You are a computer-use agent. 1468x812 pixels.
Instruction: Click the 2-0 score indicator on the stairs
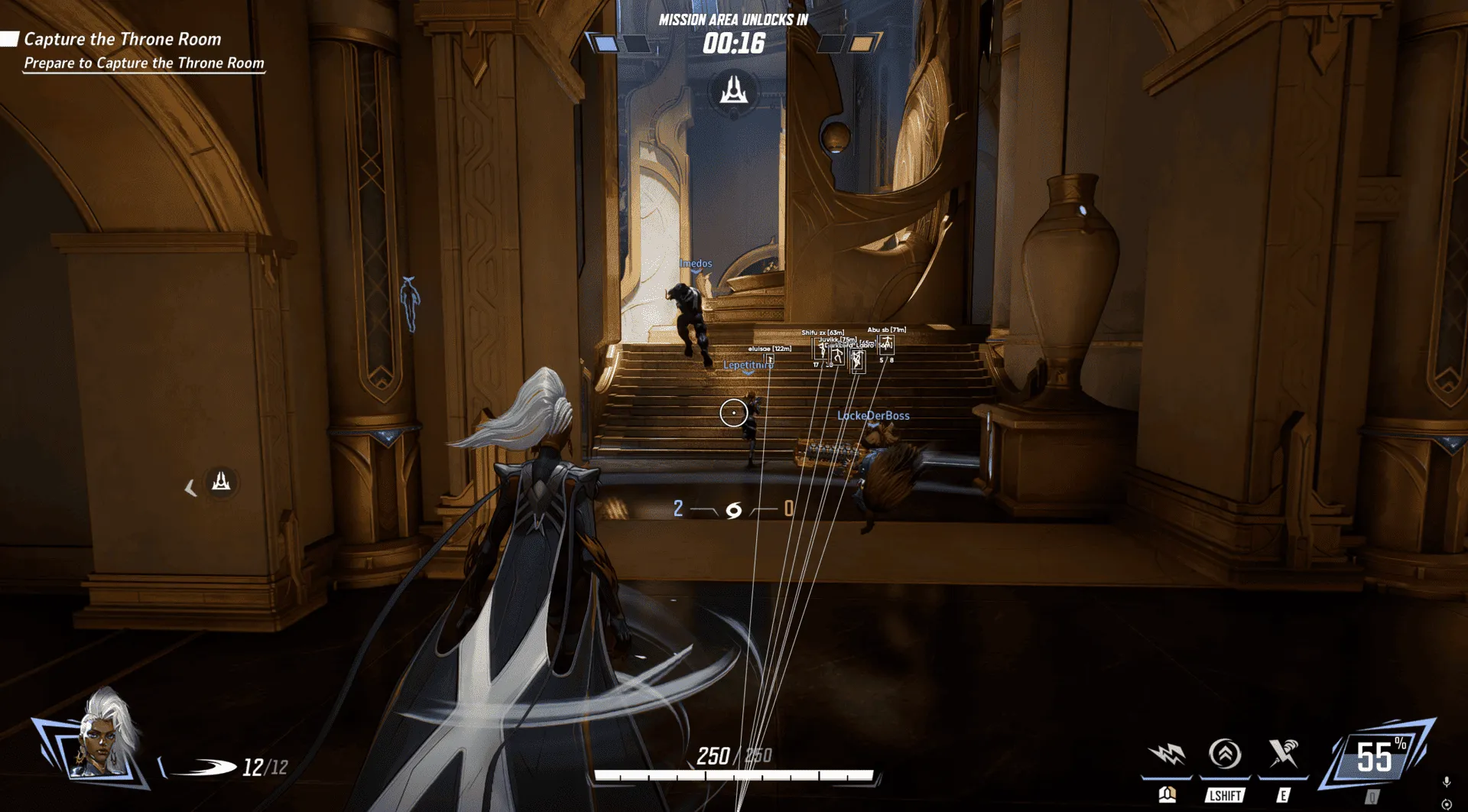[732, 508]
